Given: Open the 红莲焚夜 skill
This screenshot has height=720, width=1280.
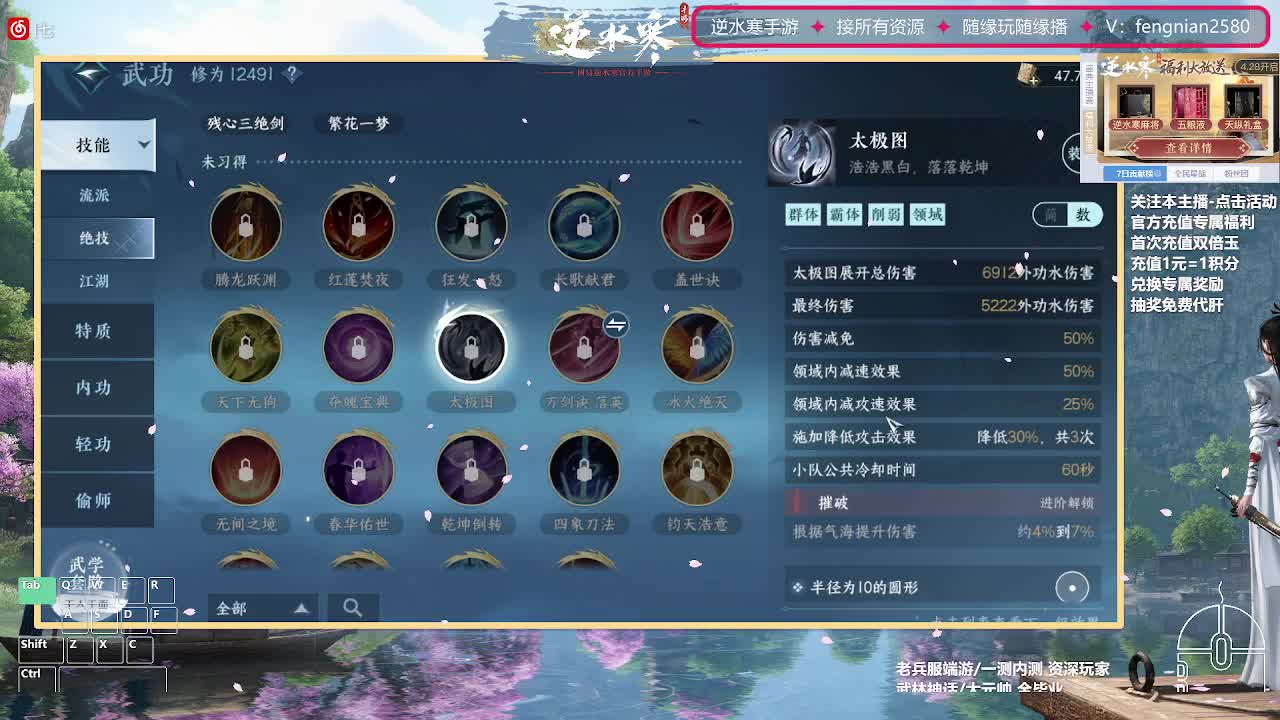Looking at the screenshot, I should [x=359, y=225].
